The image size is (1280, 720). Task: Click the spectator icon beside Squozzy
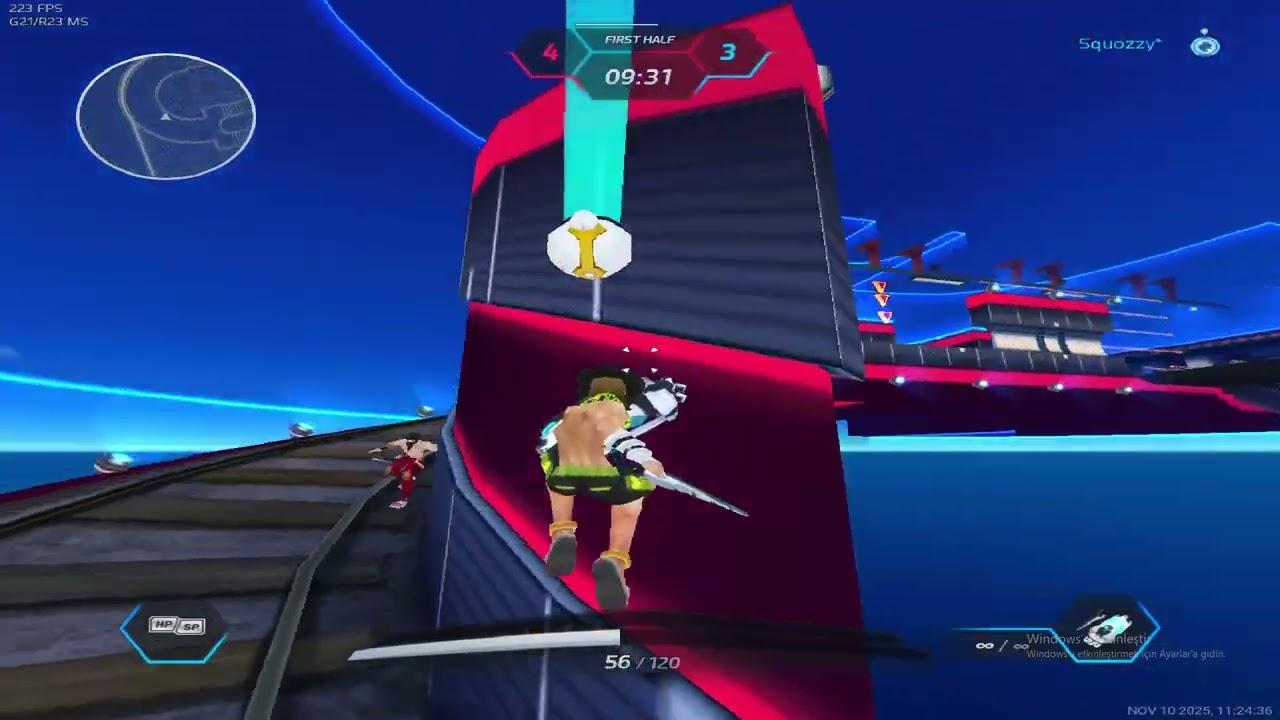[1205, 45]
